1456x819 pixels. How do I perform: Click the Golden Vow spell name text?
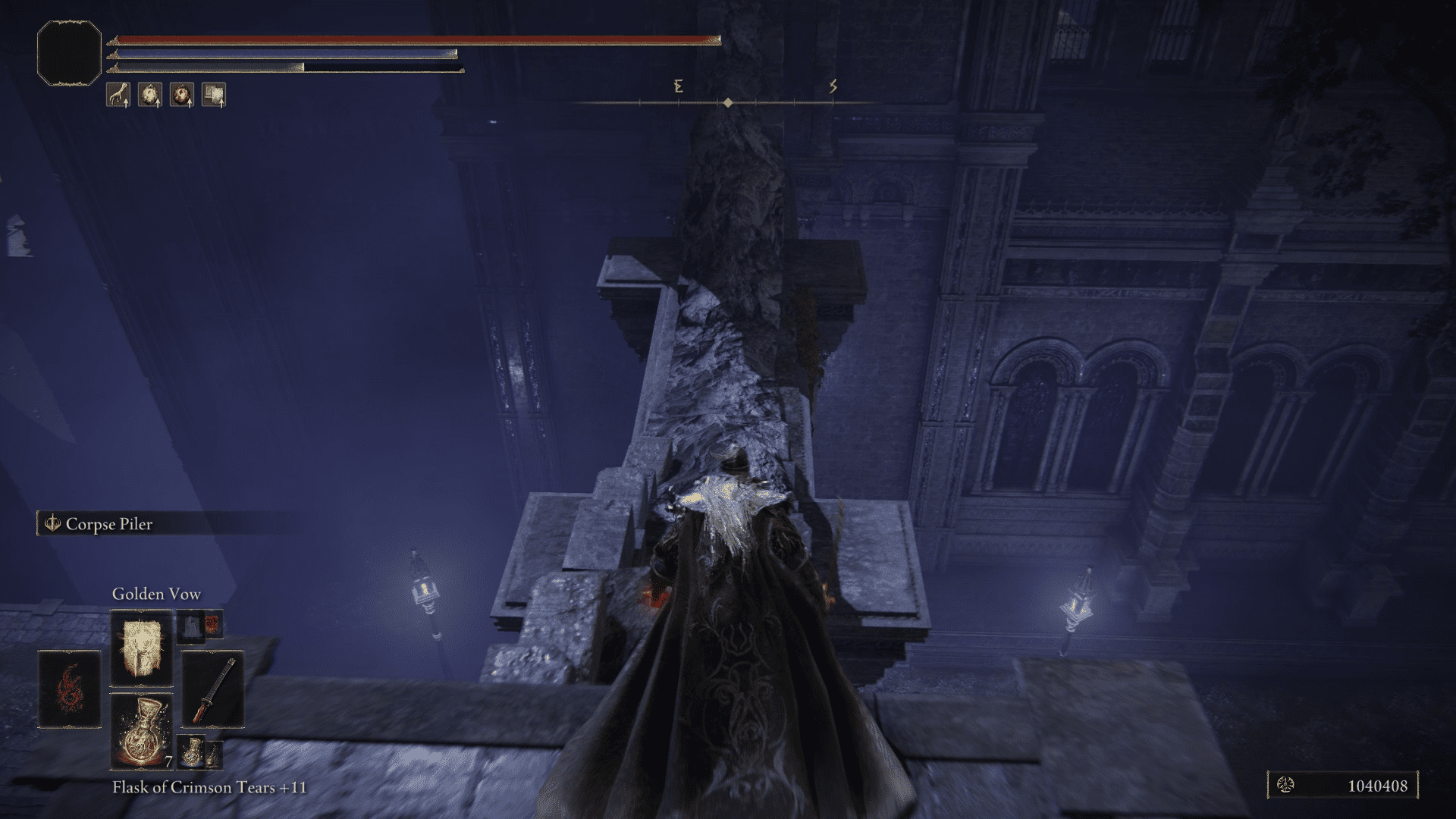coord(156,594)
